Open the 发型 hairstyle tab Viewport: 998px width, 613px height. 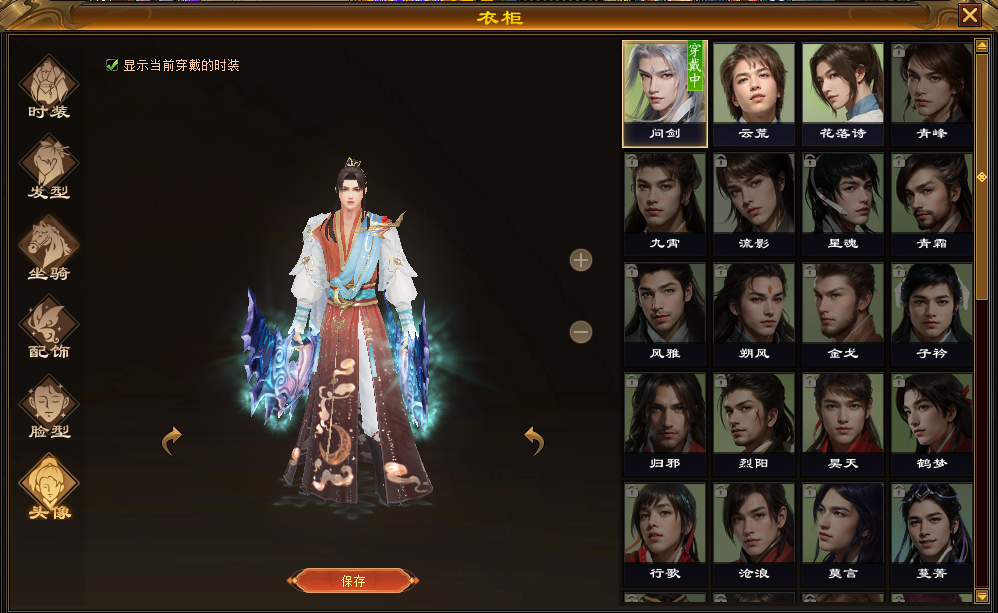48,169
